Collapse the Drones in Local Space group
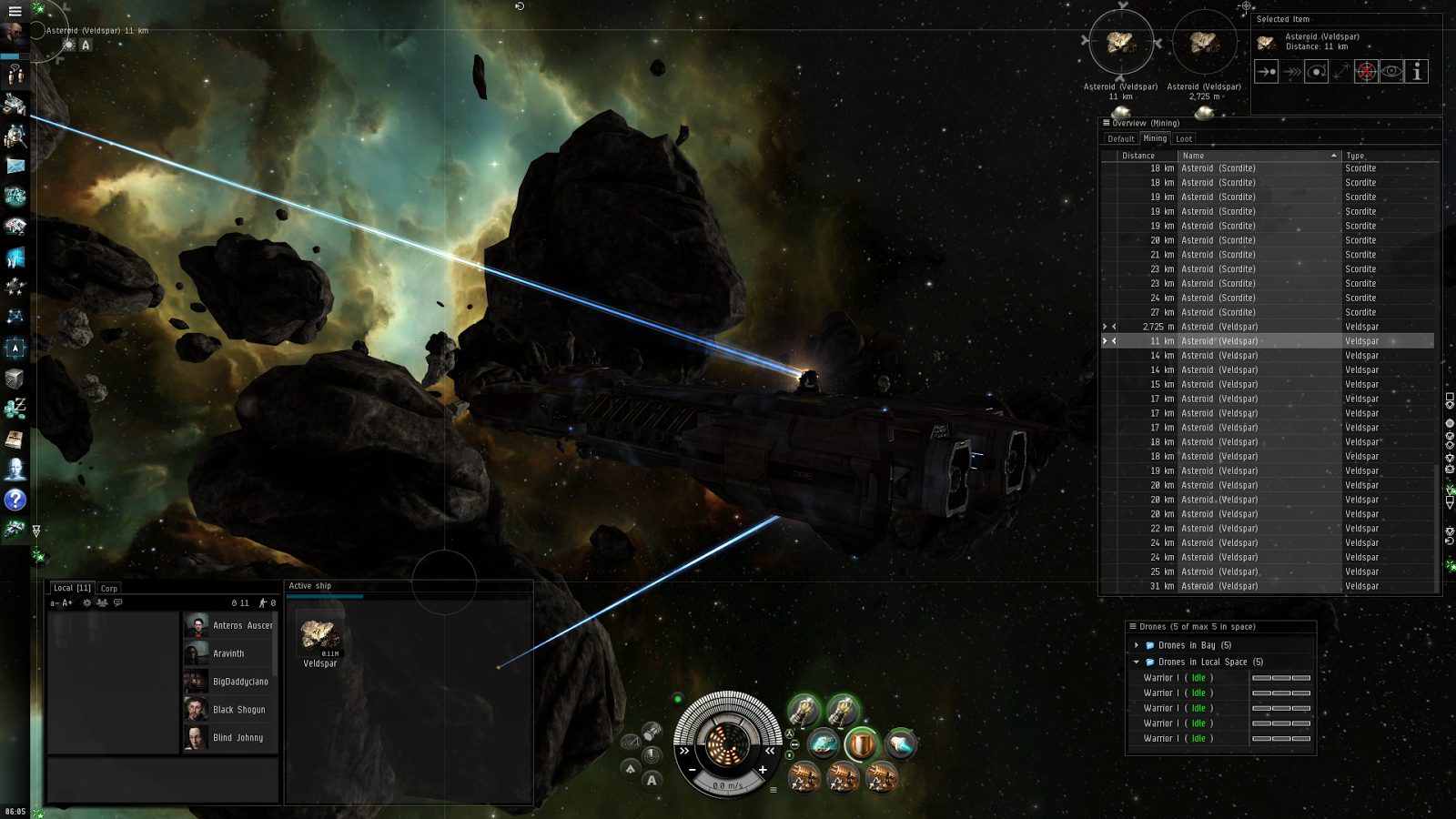 (x=1137, y=662)
